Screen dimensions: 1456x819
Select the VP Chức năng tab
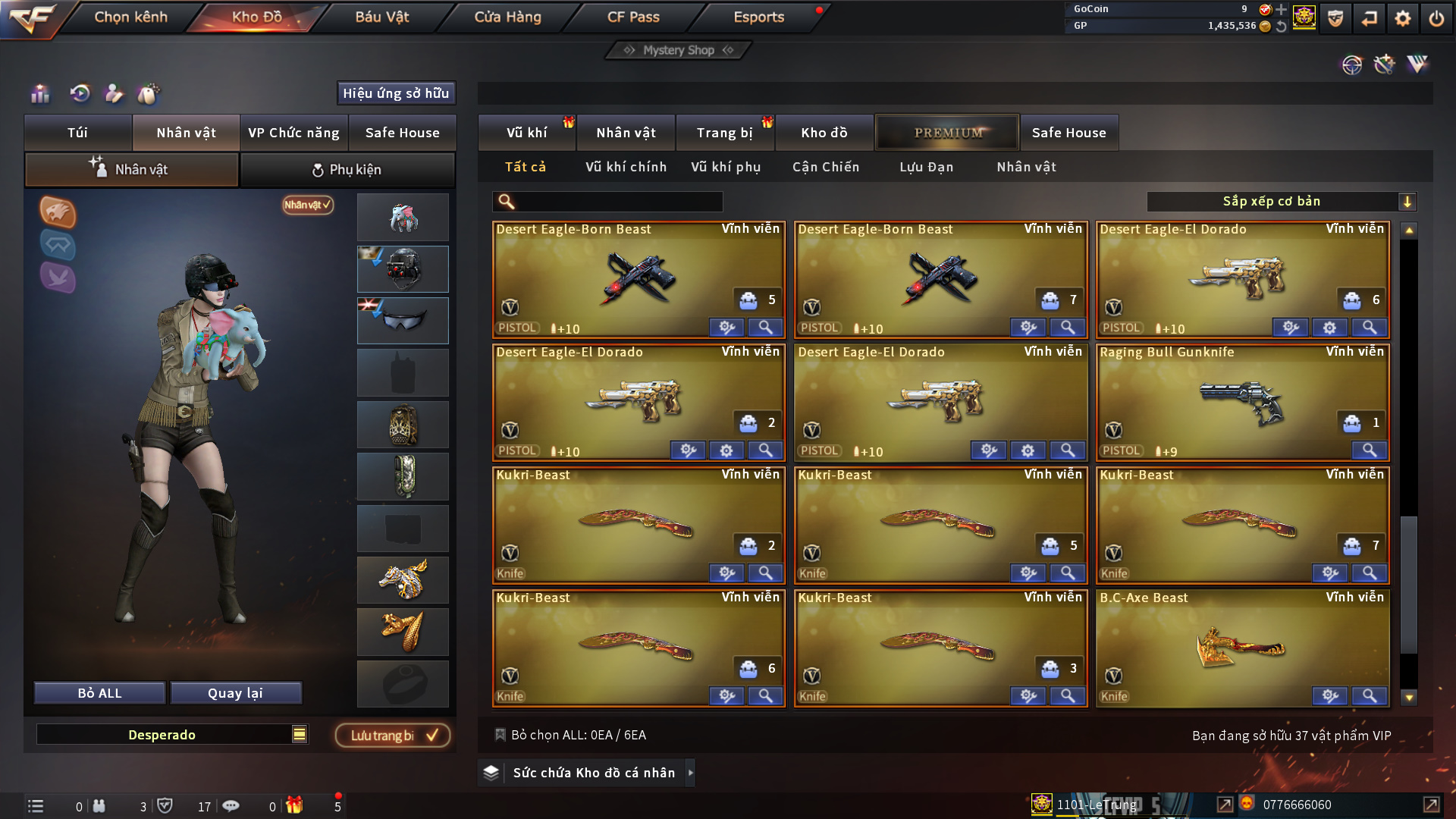[x=293, y=133]
